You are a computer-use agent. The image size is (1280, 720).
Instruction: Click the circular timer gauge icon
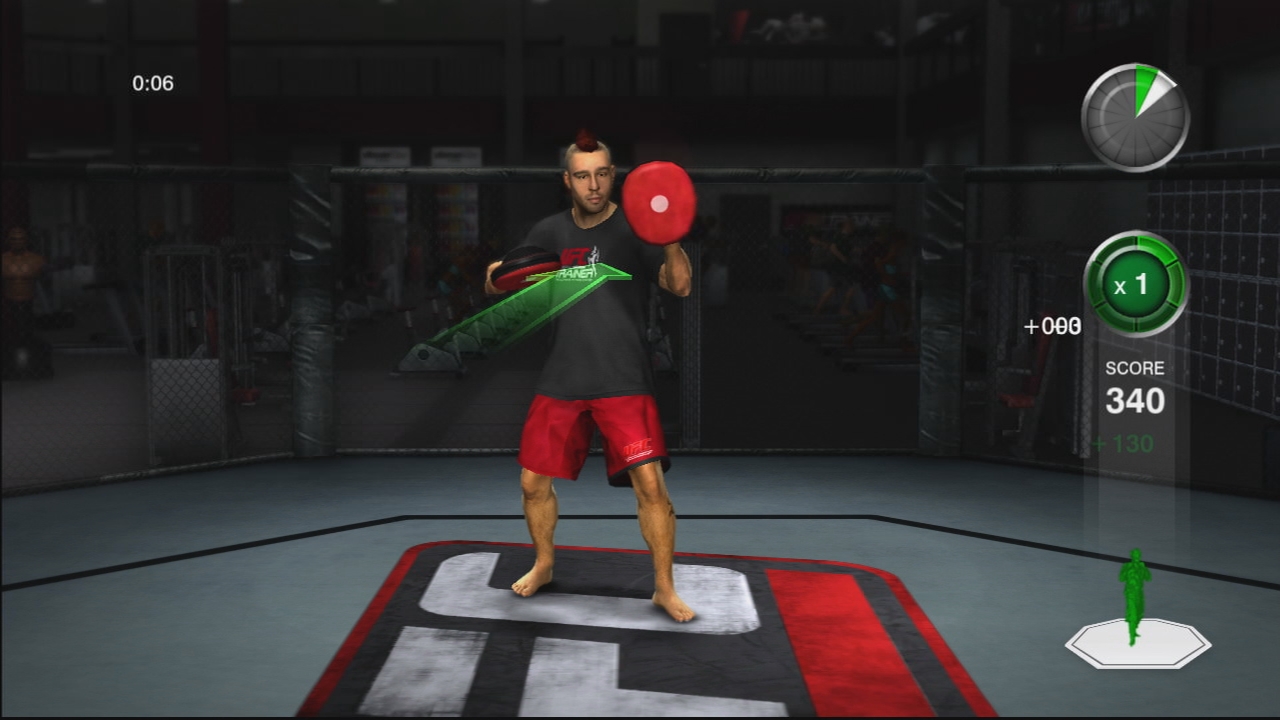1135,118
